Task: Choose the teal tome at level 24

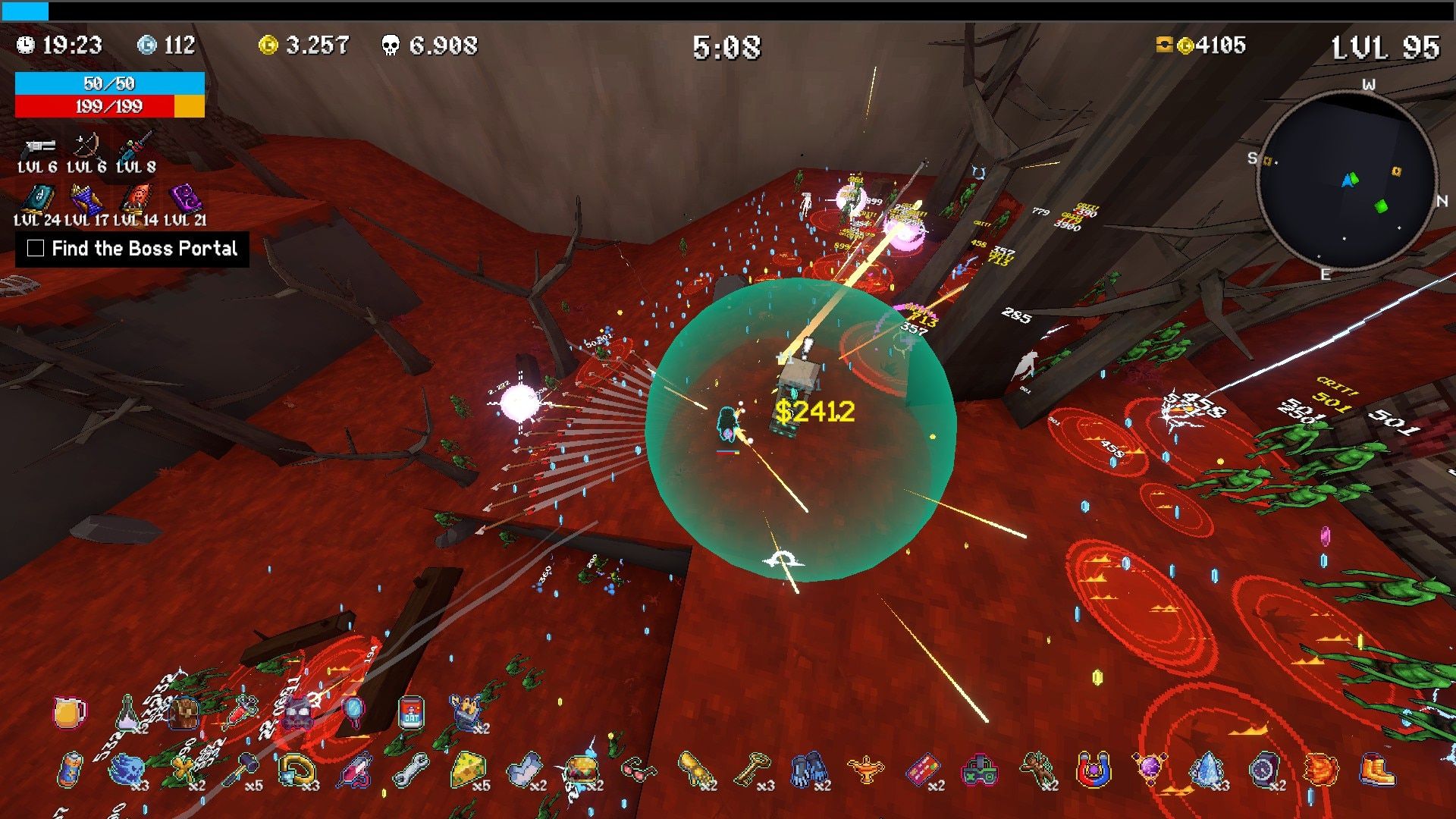Action: pos(36,199)
